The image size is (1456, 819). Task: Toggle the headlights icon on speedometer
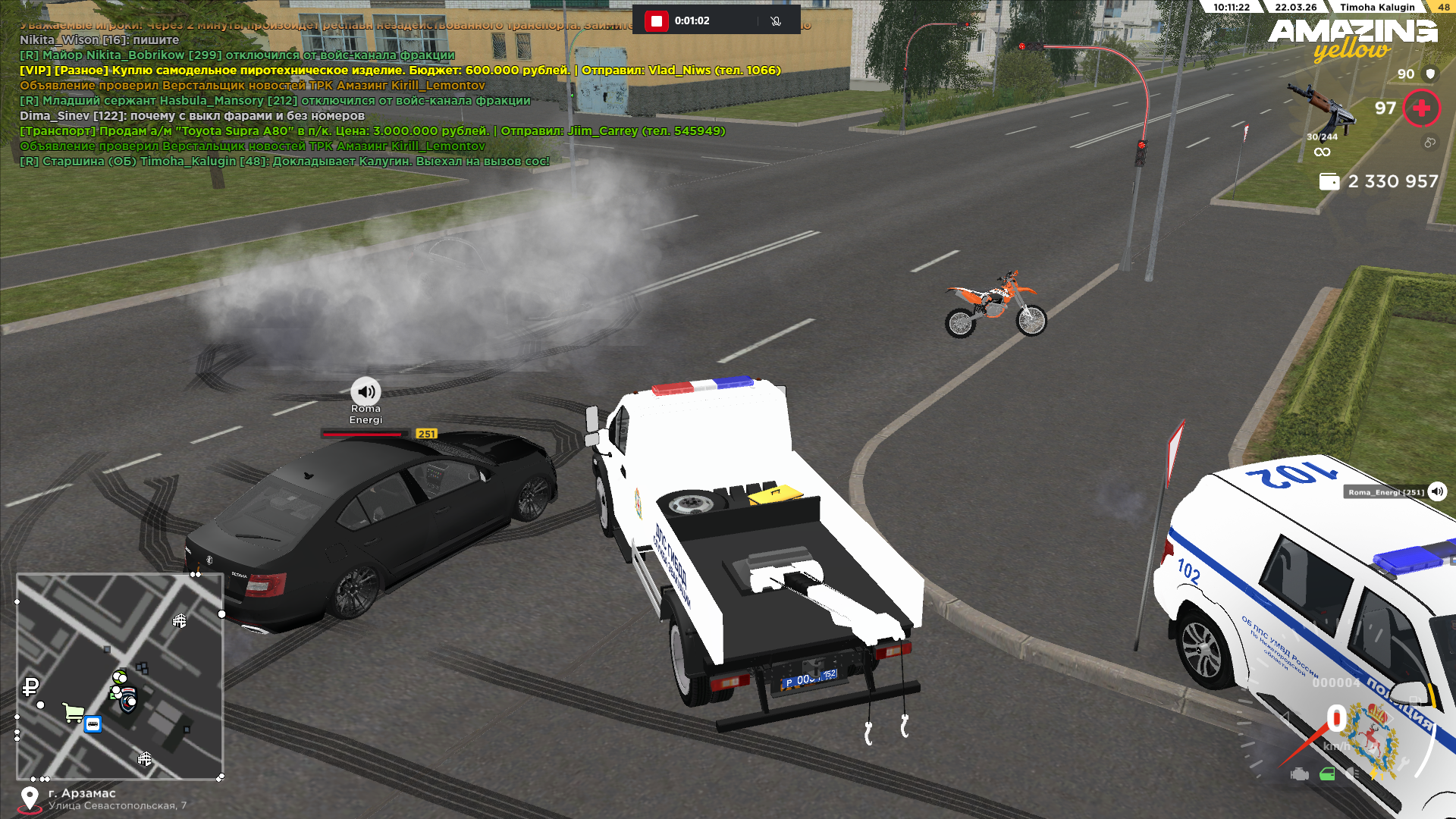click(1353, 773)
